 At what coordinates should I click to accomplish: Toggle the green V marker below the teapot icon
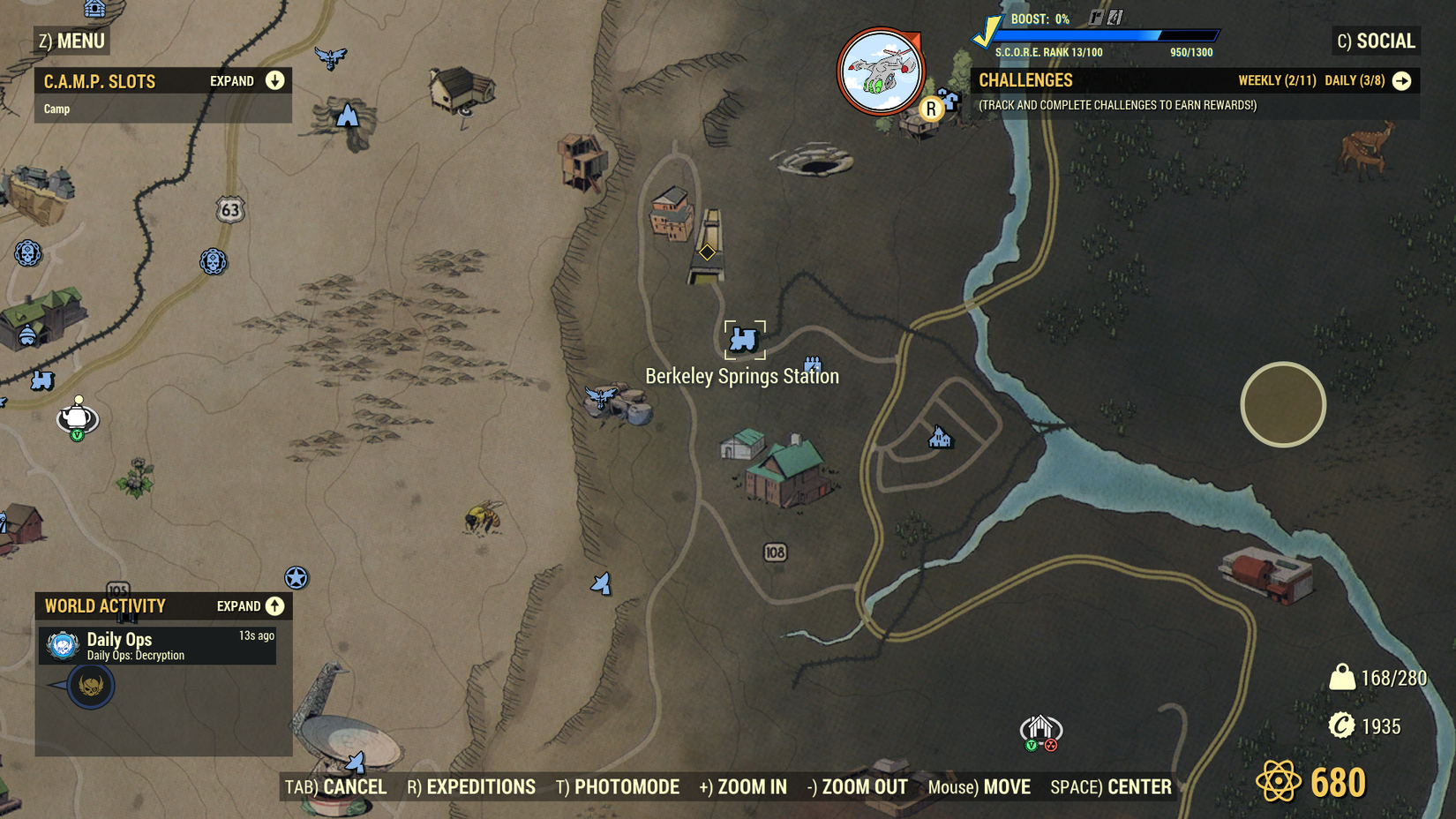click(76, 433)
